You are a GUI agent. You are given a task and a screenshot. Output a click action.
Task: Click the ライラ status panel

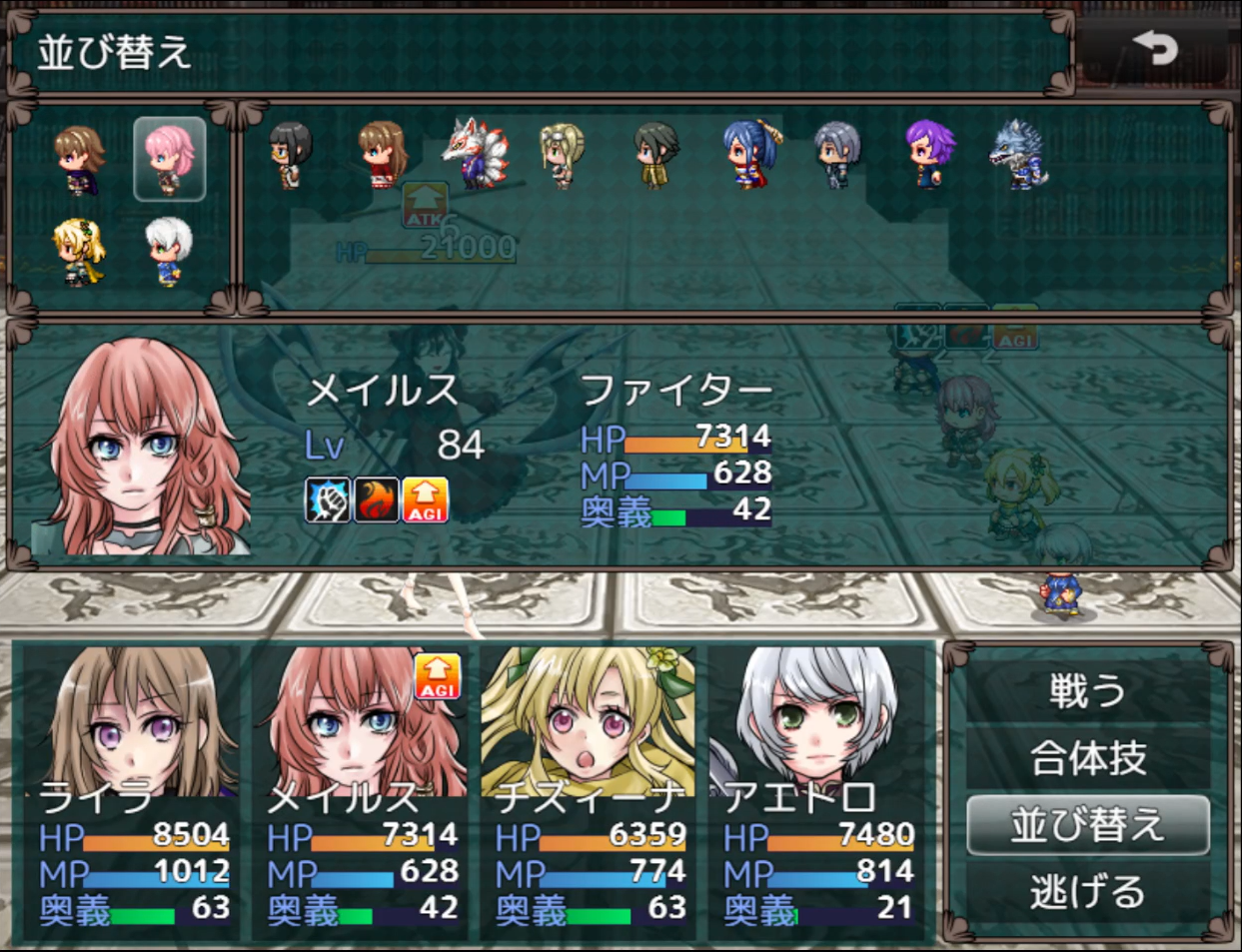[x=133, y=791]
